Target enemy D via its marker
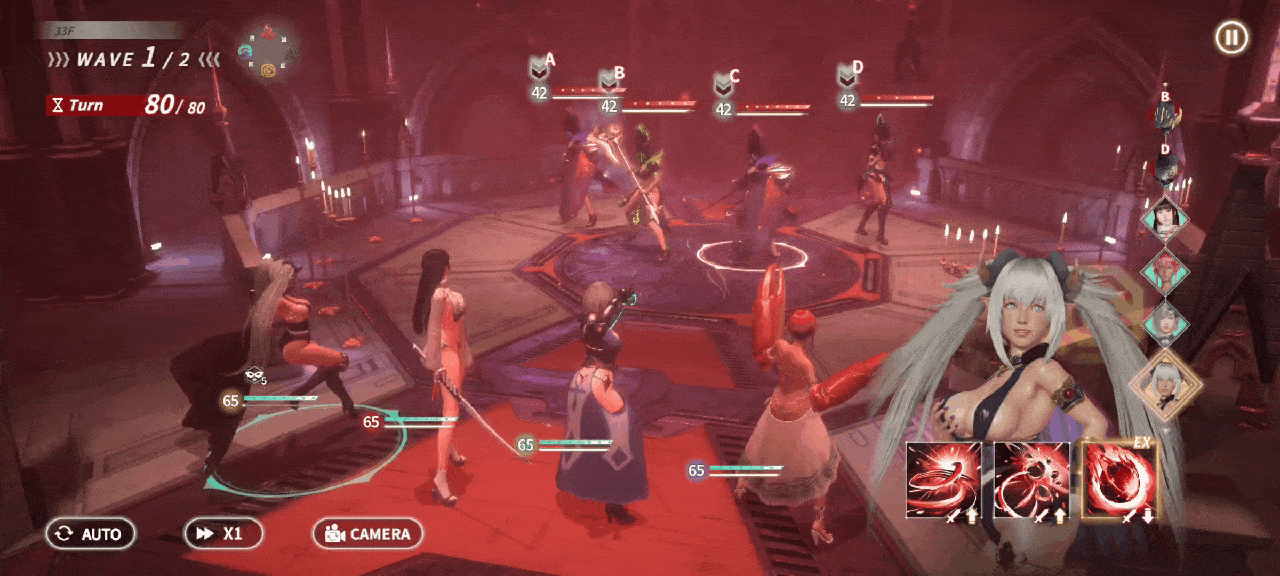Screen dimensions: 1280x576 848,76
